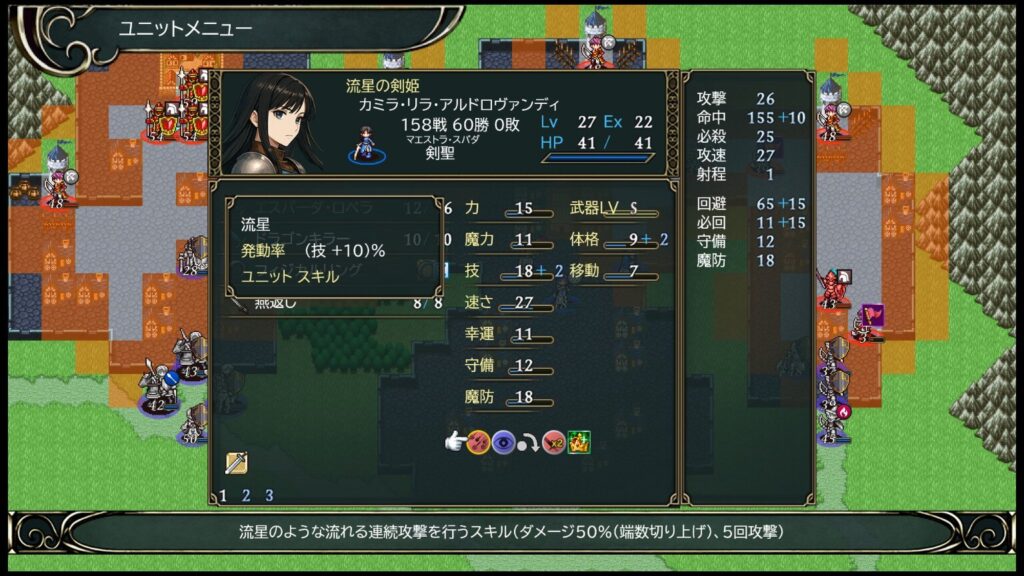Image resolution: width=1024 pixels, height=576 pixels.
Task: Switch to unit page 3
Action: tap(269, 495)
